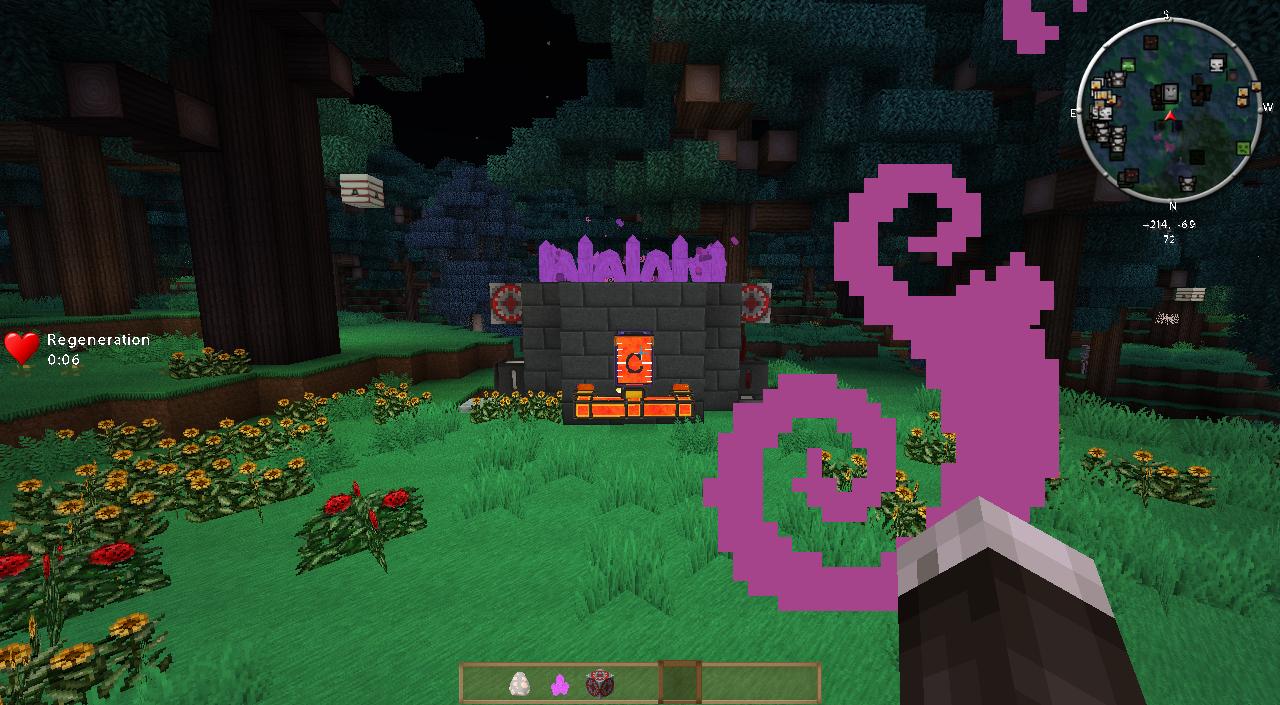
Task: Click the red player arrow on the minimap
Action: [x=1169, y=116]
